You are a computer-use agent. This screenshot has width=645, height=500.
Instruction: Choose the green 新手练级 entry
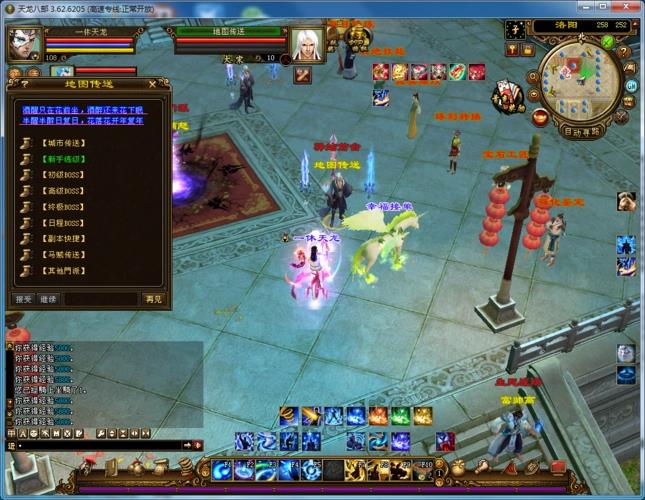point(60,159)
